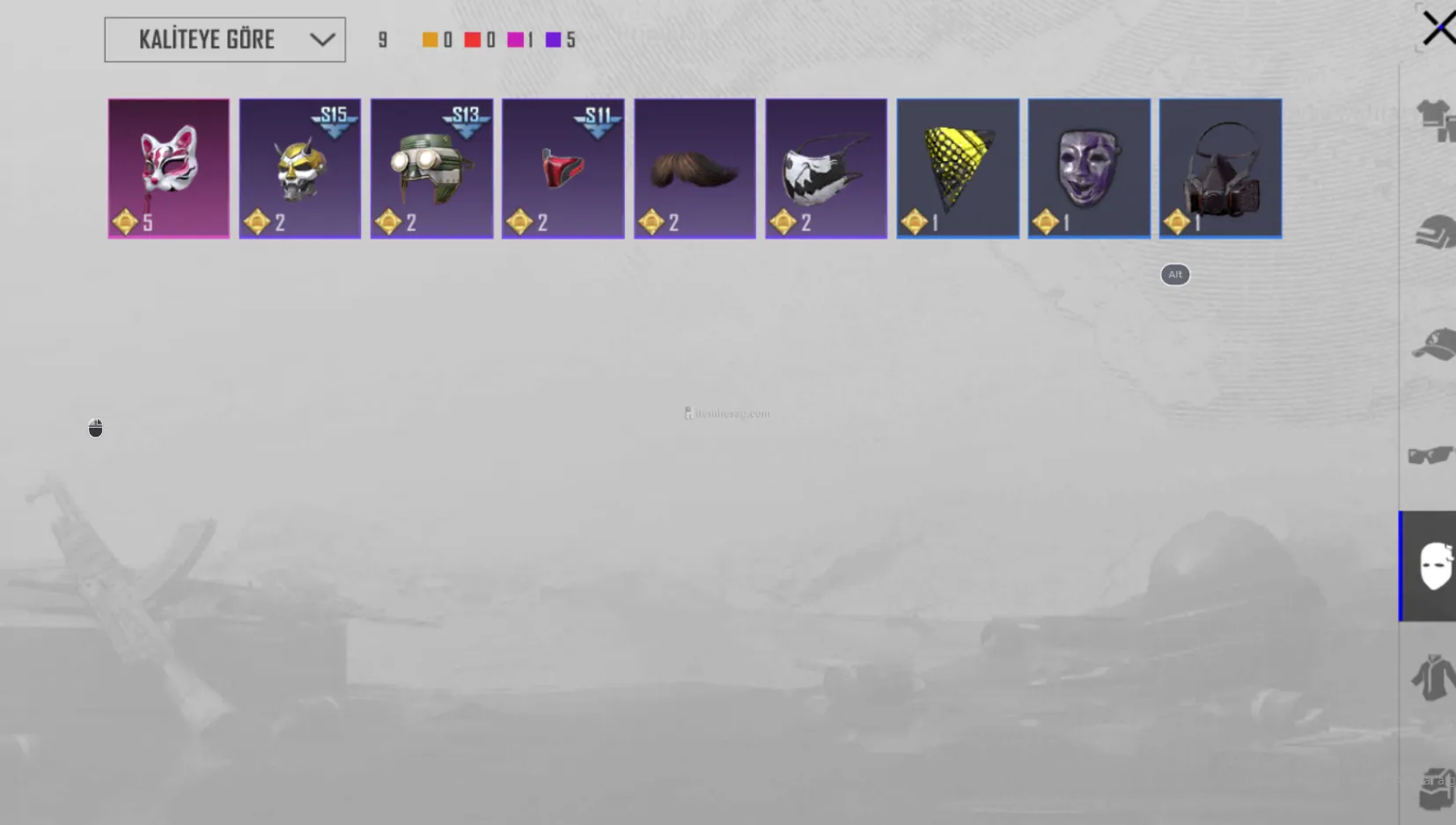Open the helmet category tab
Viewport: 1456px width, 825px height.
[1434, 232]
